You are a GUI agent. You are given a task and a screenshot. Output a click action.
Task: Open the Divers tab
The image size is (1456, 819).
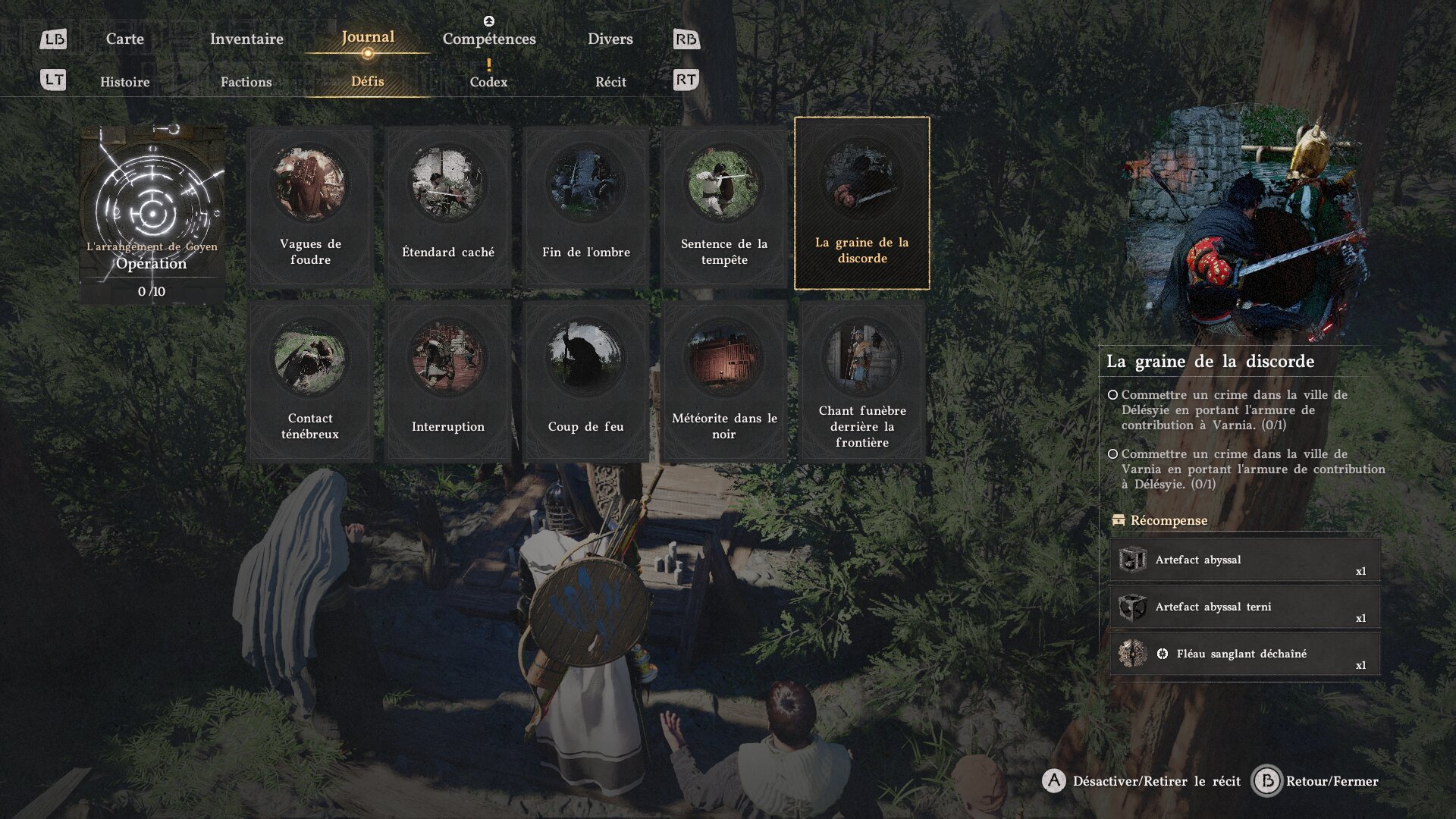coord(610,39)
